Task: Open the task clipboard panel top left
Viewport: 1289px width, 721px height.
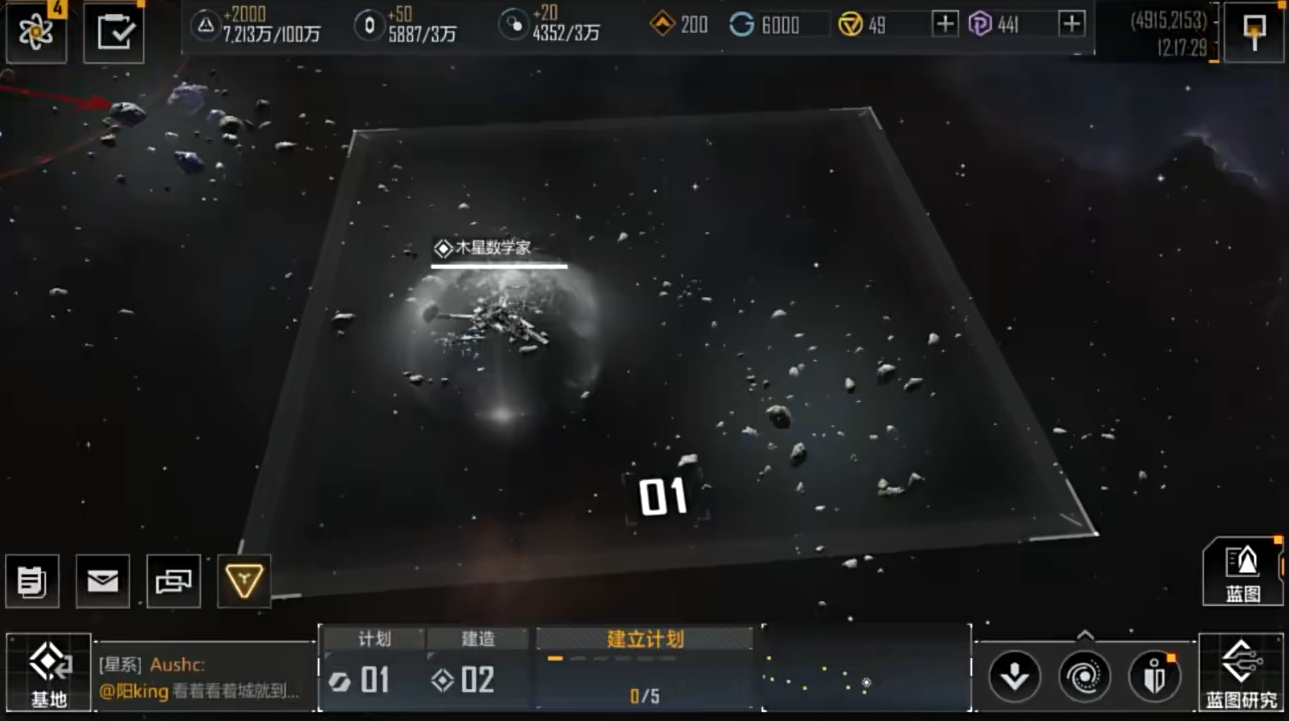Action: 113,30
